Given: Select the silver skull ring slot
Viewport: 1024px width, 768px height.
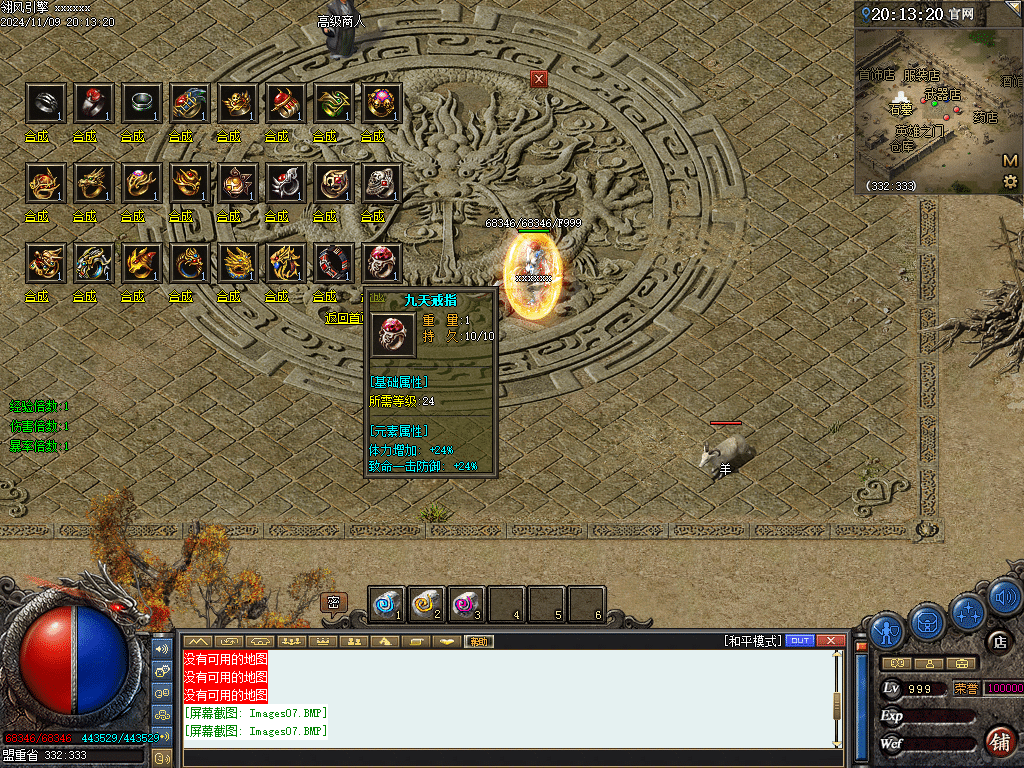Looking at the screenshot, I should click(381, 182).
